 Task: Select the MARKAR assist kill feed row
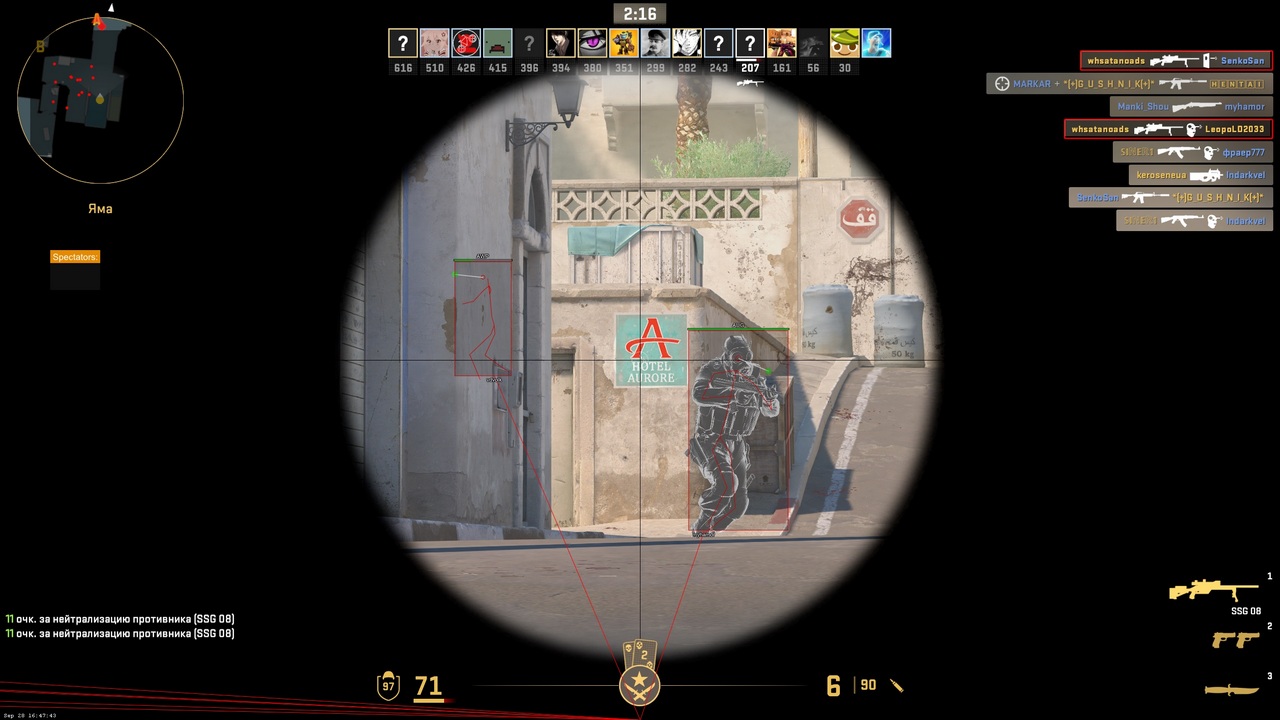pos(1129,84)
